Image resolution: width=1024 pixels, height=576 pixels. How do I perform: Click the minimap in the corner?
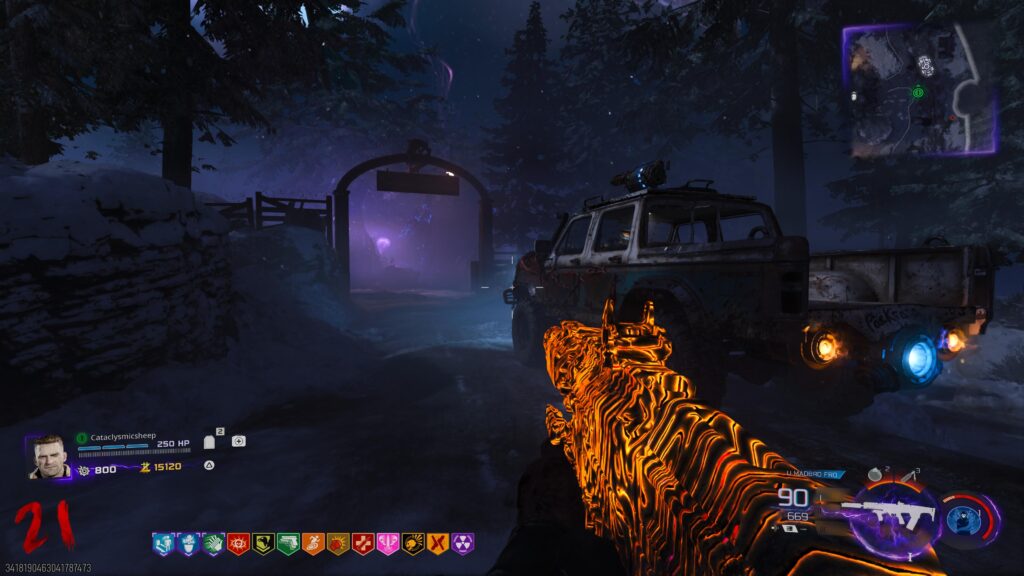coord(920,90)
